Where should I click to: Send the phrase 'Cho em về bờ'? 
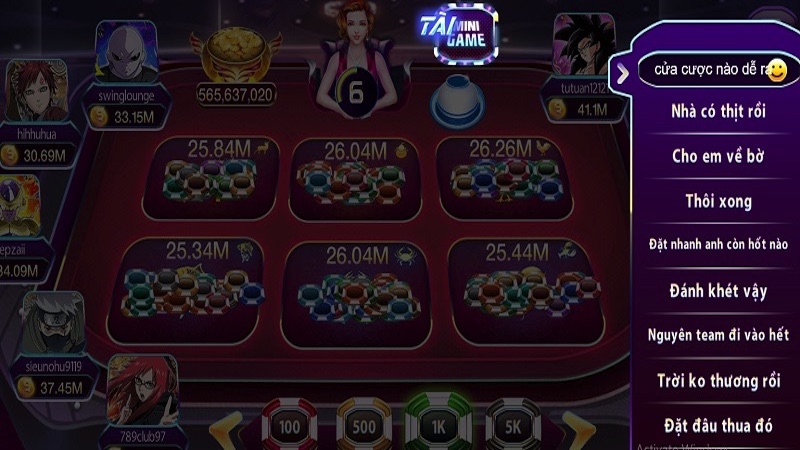(712, 156)
